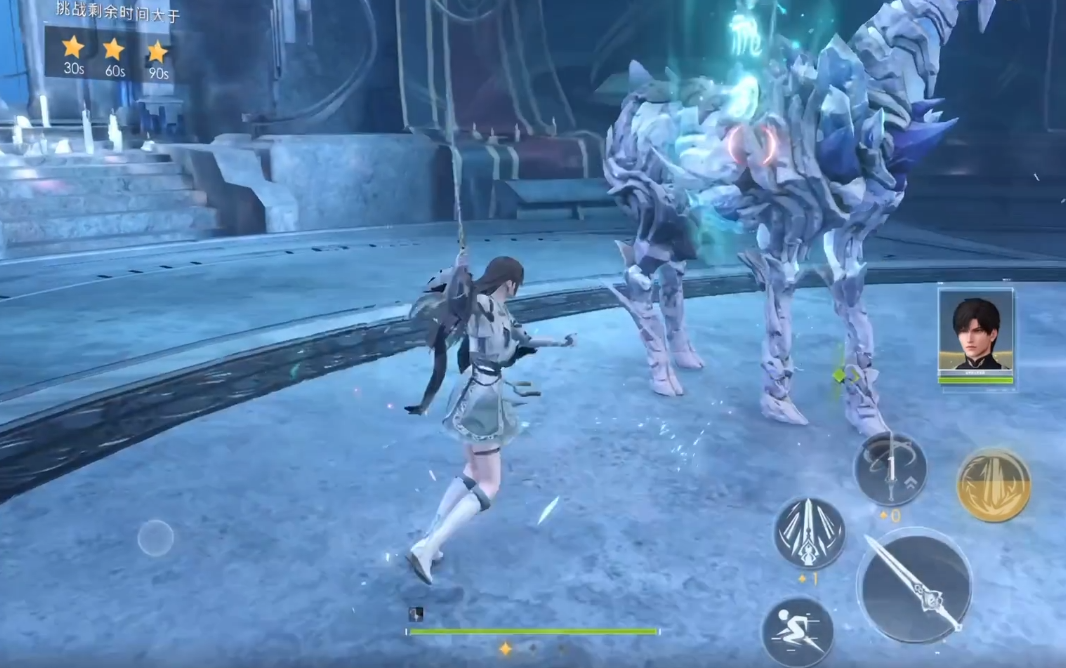Select the dark-haired companion portrait
This screenshot has height=668, width=1066.
point(975,333)
